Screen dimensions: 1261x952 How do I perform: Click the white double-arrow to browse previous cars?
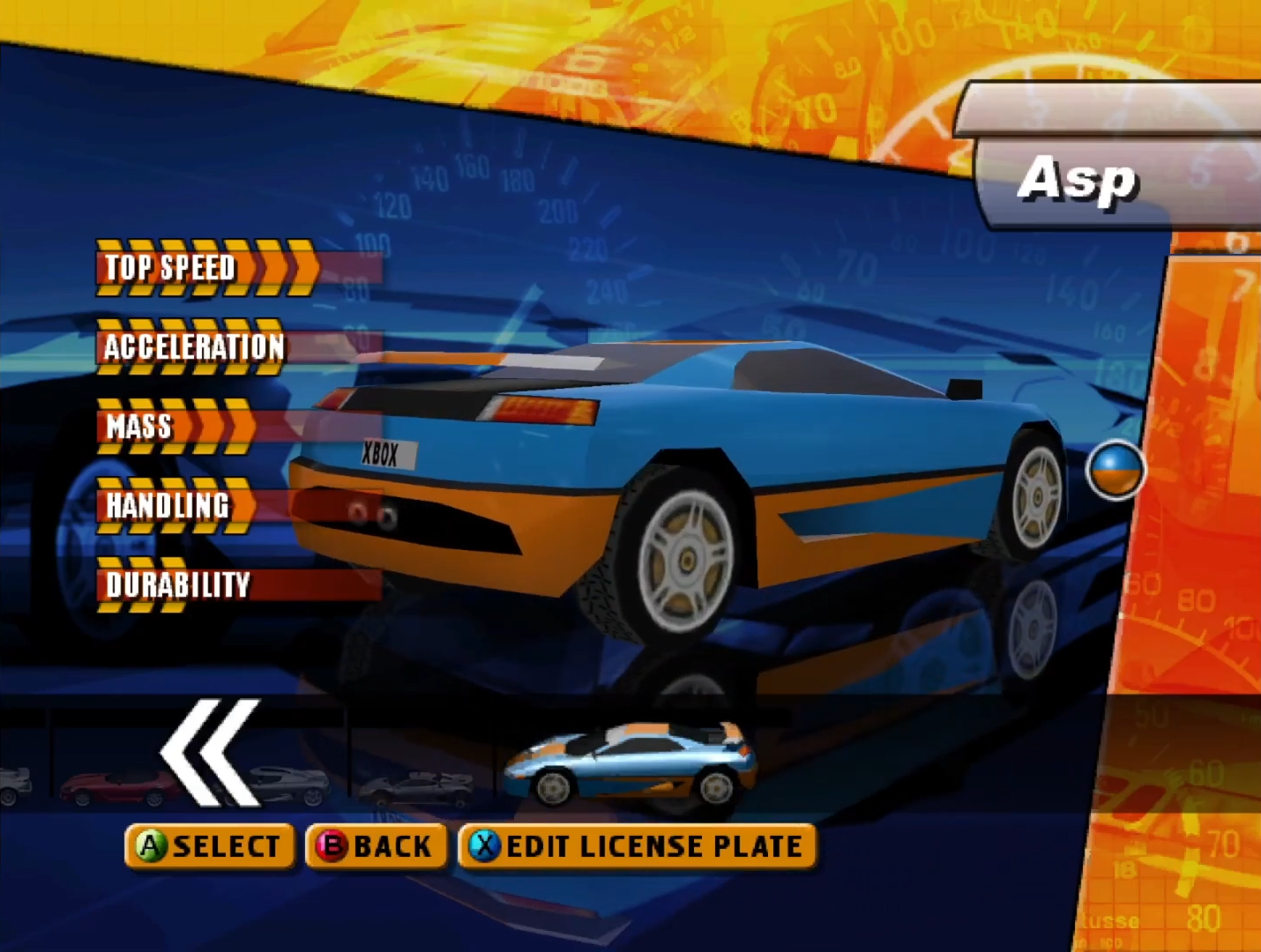[212, 753]
